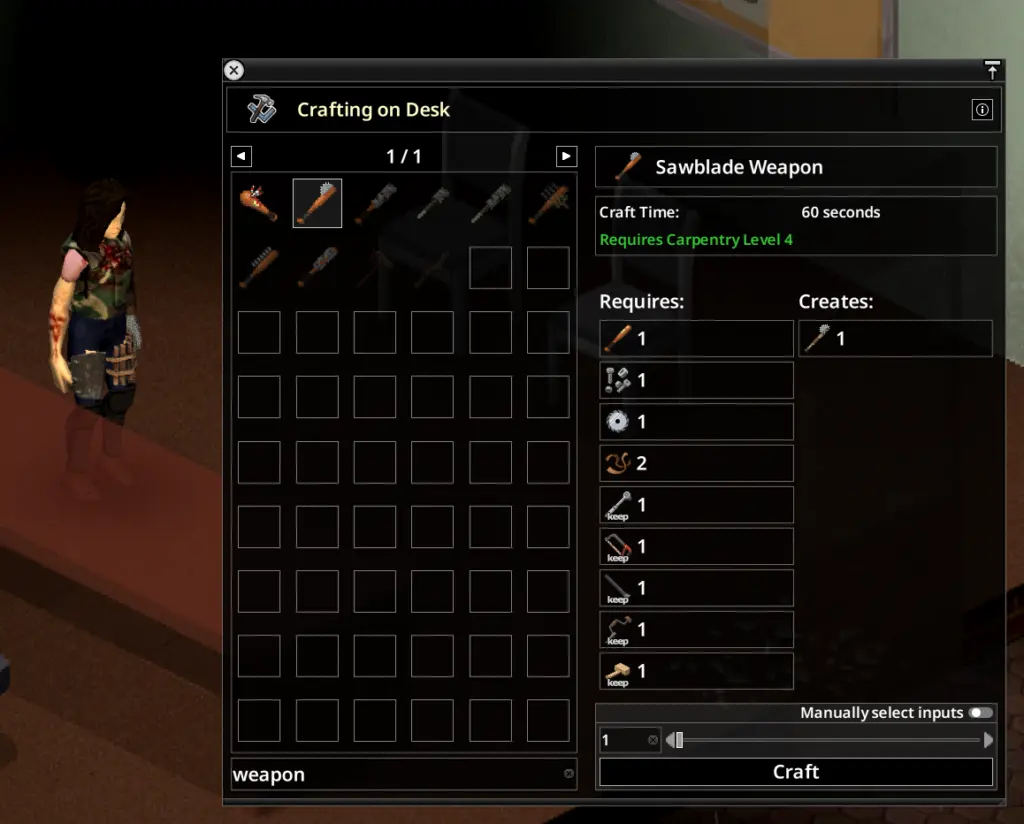Click the weapon search field
This screenshot has height=824, width=1024.
395,774
